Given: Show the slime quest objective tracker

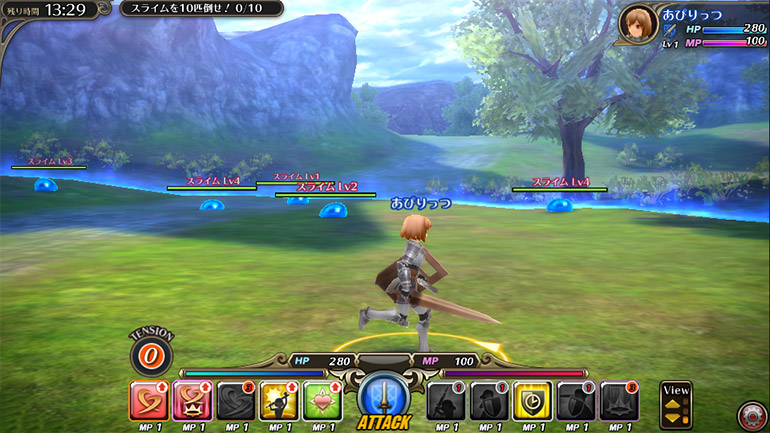Looking at the screenshot, I should point(200,9).
